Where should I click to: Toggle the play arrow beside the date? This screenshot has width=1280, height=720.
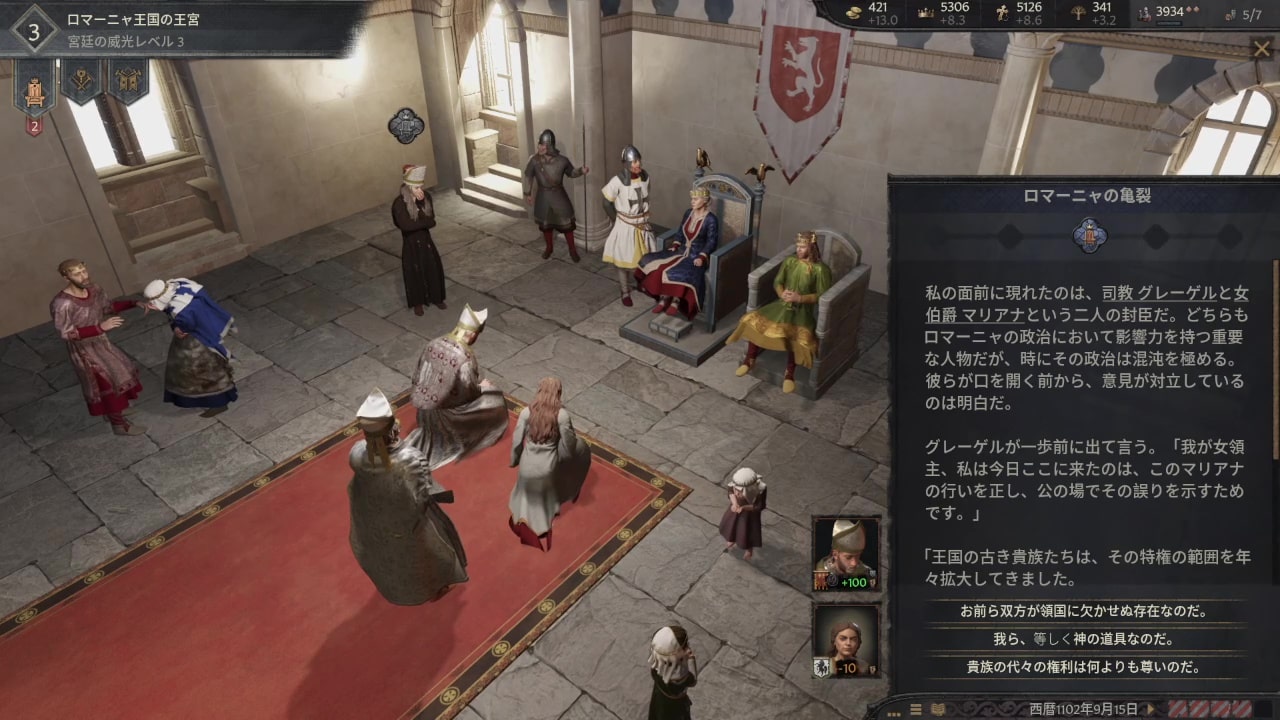pyautogui.click(x=1151, y=709)
